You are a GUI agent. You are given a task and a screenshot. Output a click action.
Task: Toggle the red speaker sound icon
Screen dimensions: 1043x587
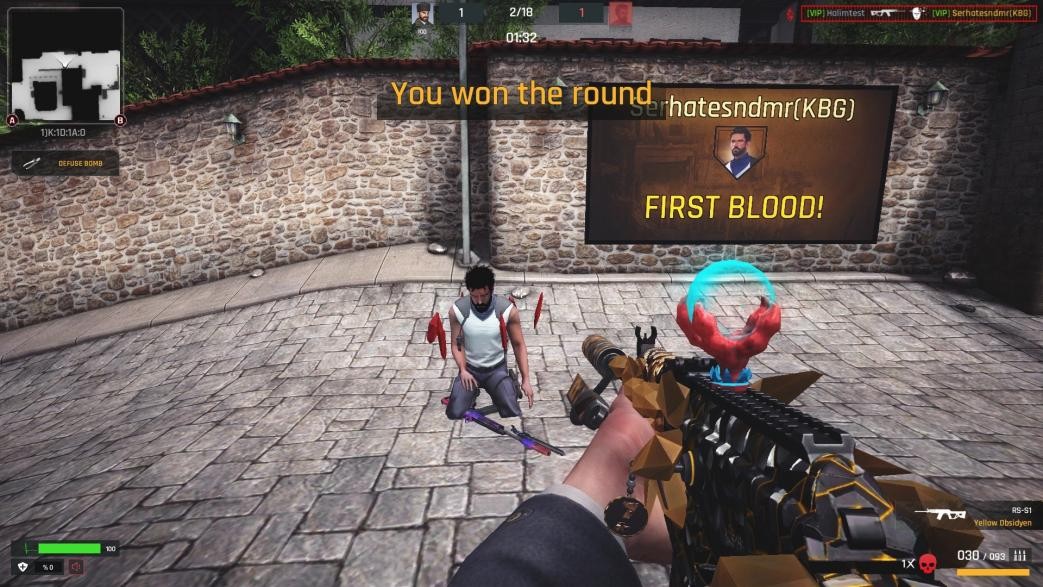click(x=76, y=567)
